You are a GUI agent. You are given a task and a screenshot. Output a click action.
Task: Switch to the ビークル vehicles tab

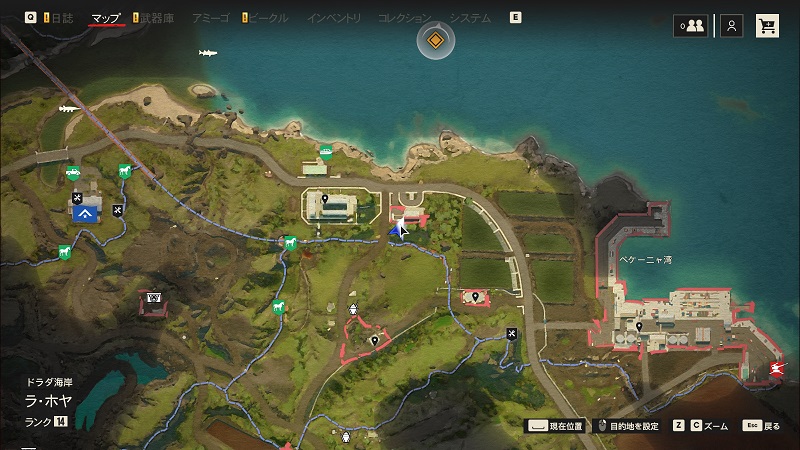pos(268,18)
